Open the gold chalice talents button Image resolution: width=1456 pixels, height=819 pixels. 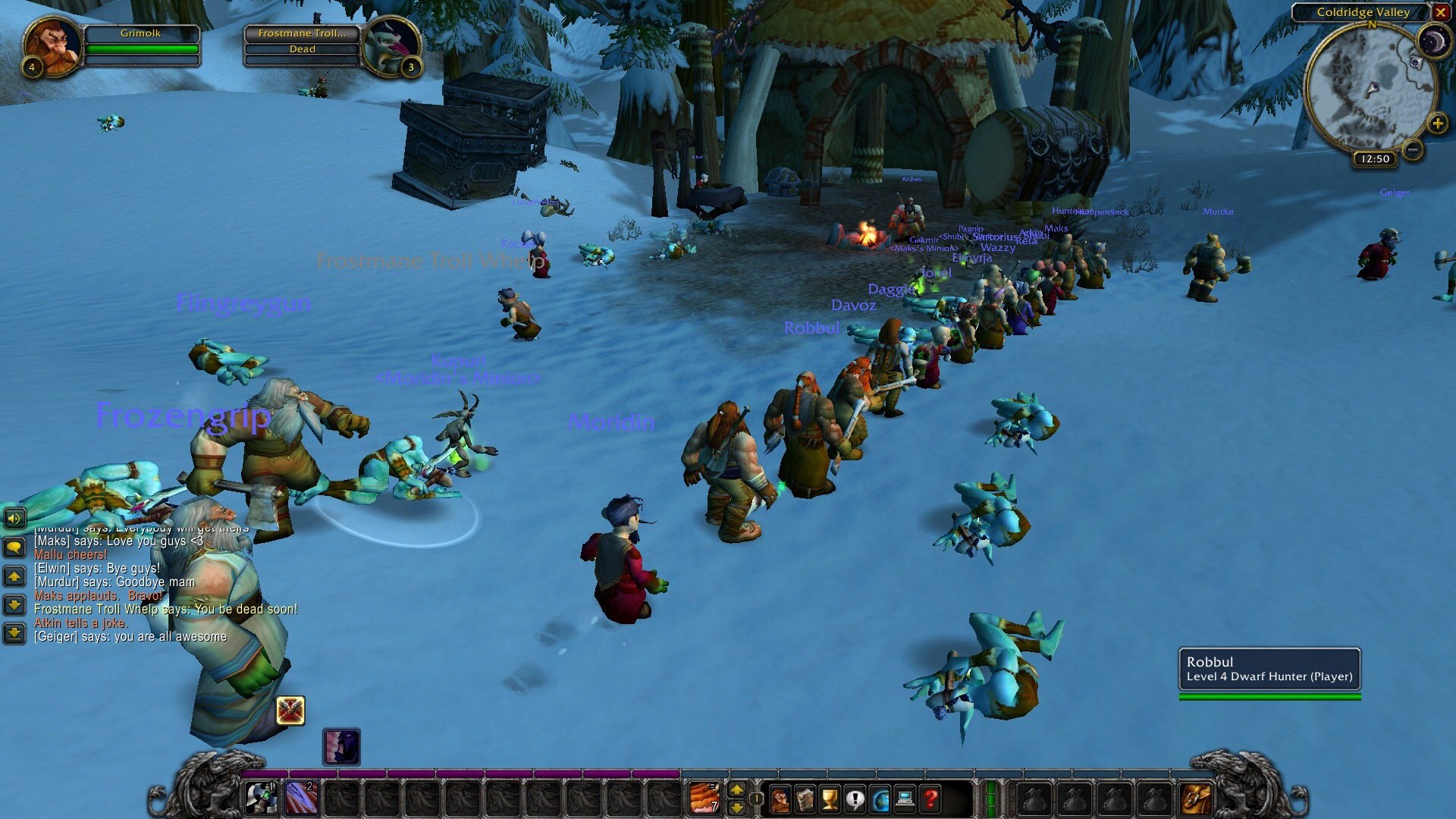click(x=830, y=799)
